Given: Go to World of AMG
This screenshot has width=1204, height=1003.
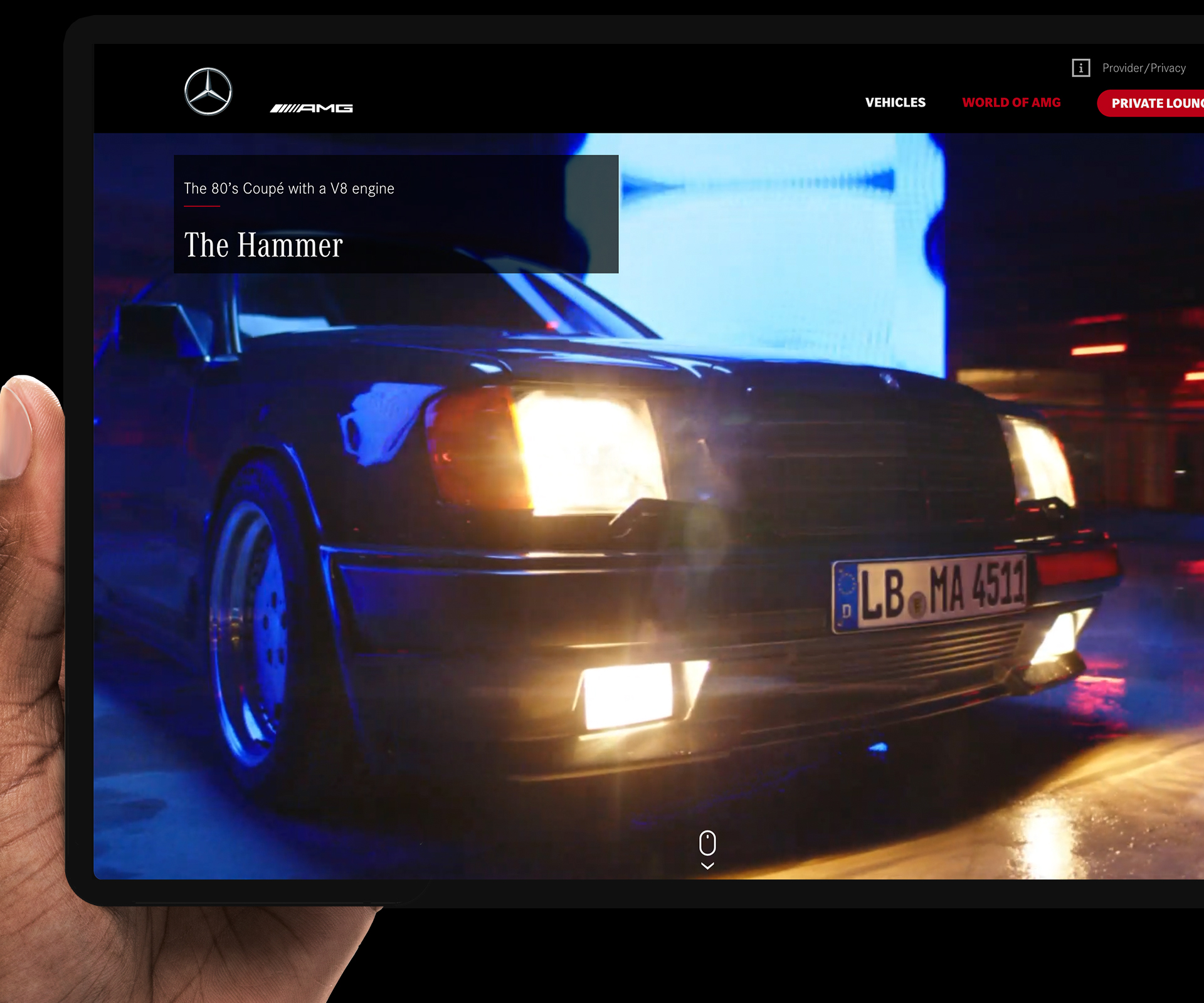Looking at the screenshot, I should tap(1011, 103).
